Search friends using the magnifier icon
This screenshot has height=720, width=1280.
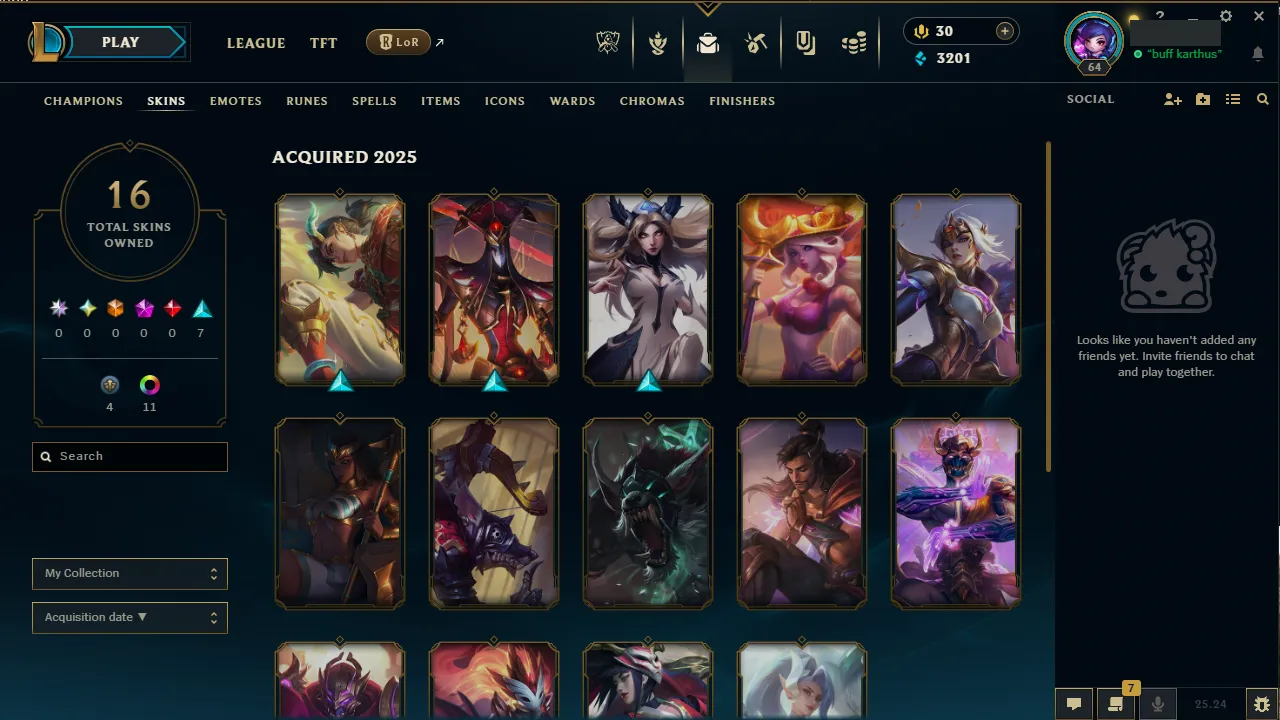pyautogui.click(x=1262, y=99)
